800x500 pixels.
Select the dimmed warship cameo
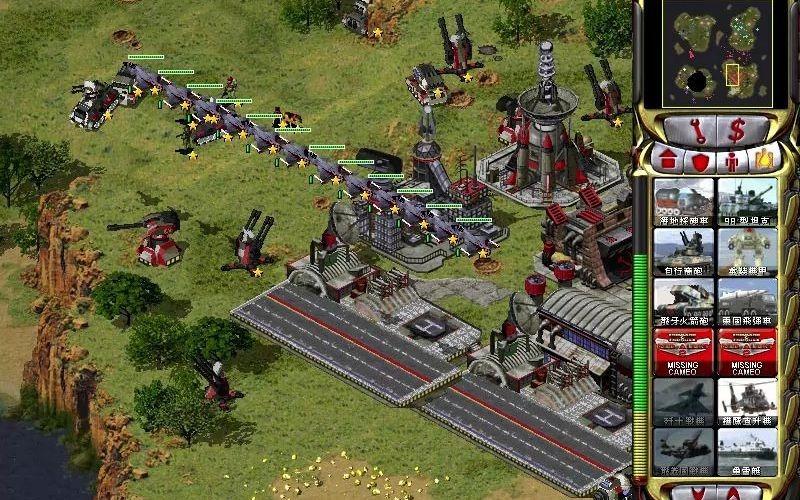click(x=683, y=451)
